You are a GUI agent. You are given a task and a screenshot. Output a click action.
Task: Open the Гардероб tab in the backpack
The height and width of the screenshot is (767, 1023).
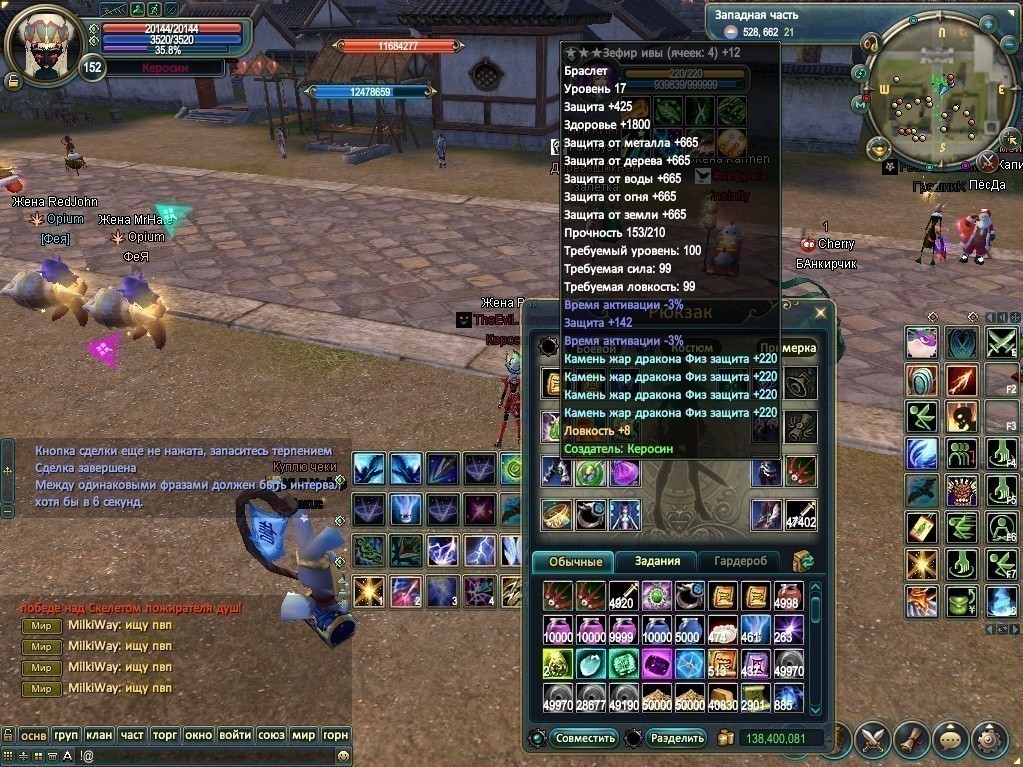click(x=740, y=562)
